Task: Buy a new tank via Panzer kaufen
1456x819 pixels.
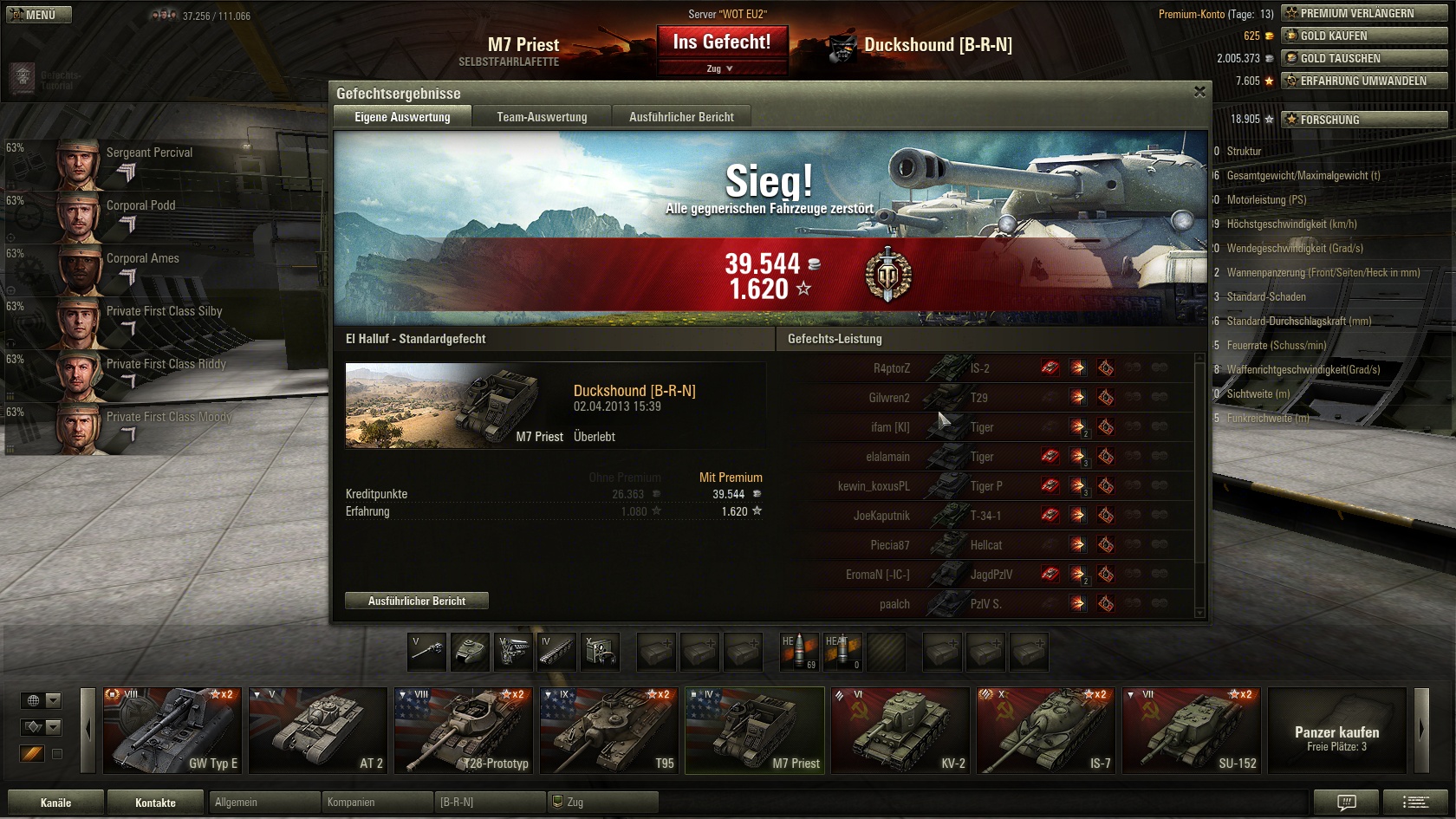Action: (x=1336, y=730)
